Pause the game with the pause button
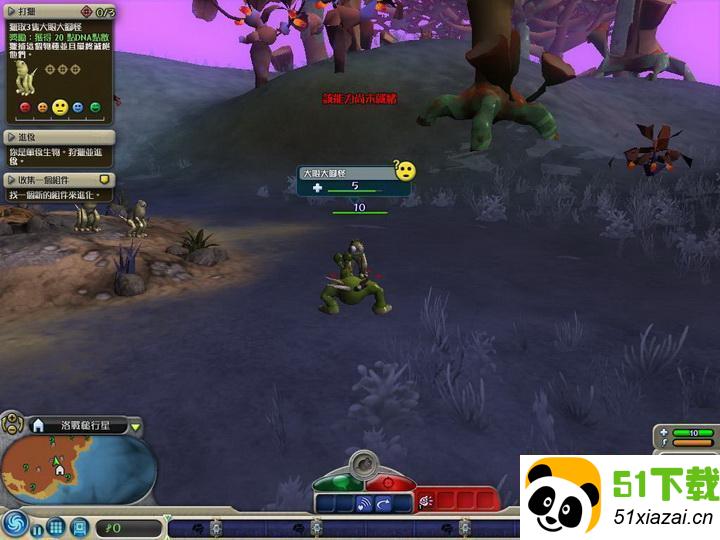Screen dimensions: 720x540 [x=37, y=527]
